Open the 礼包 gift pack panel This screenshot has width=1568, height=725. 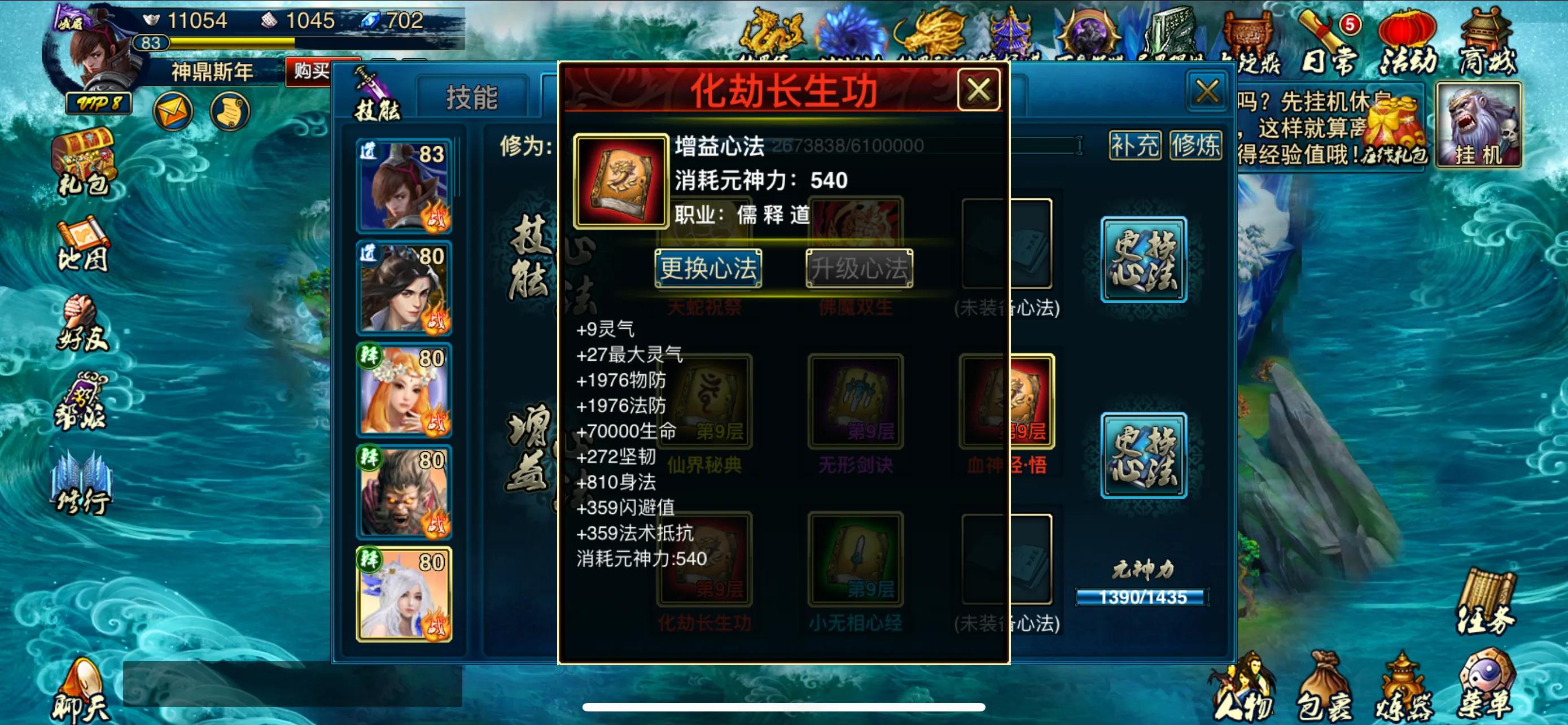[84, 161]
